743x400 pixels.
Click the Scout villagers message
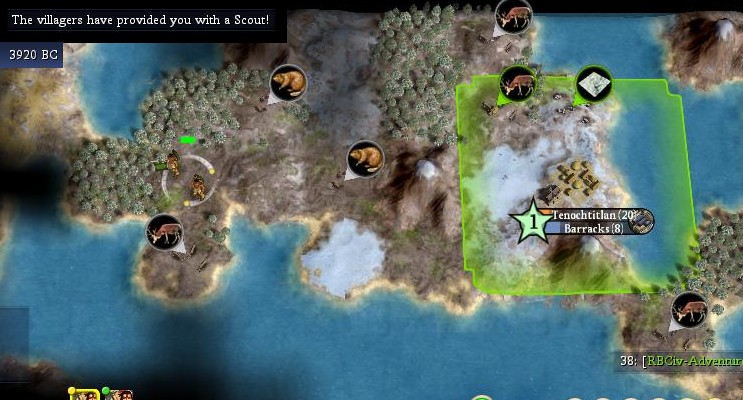140,20
